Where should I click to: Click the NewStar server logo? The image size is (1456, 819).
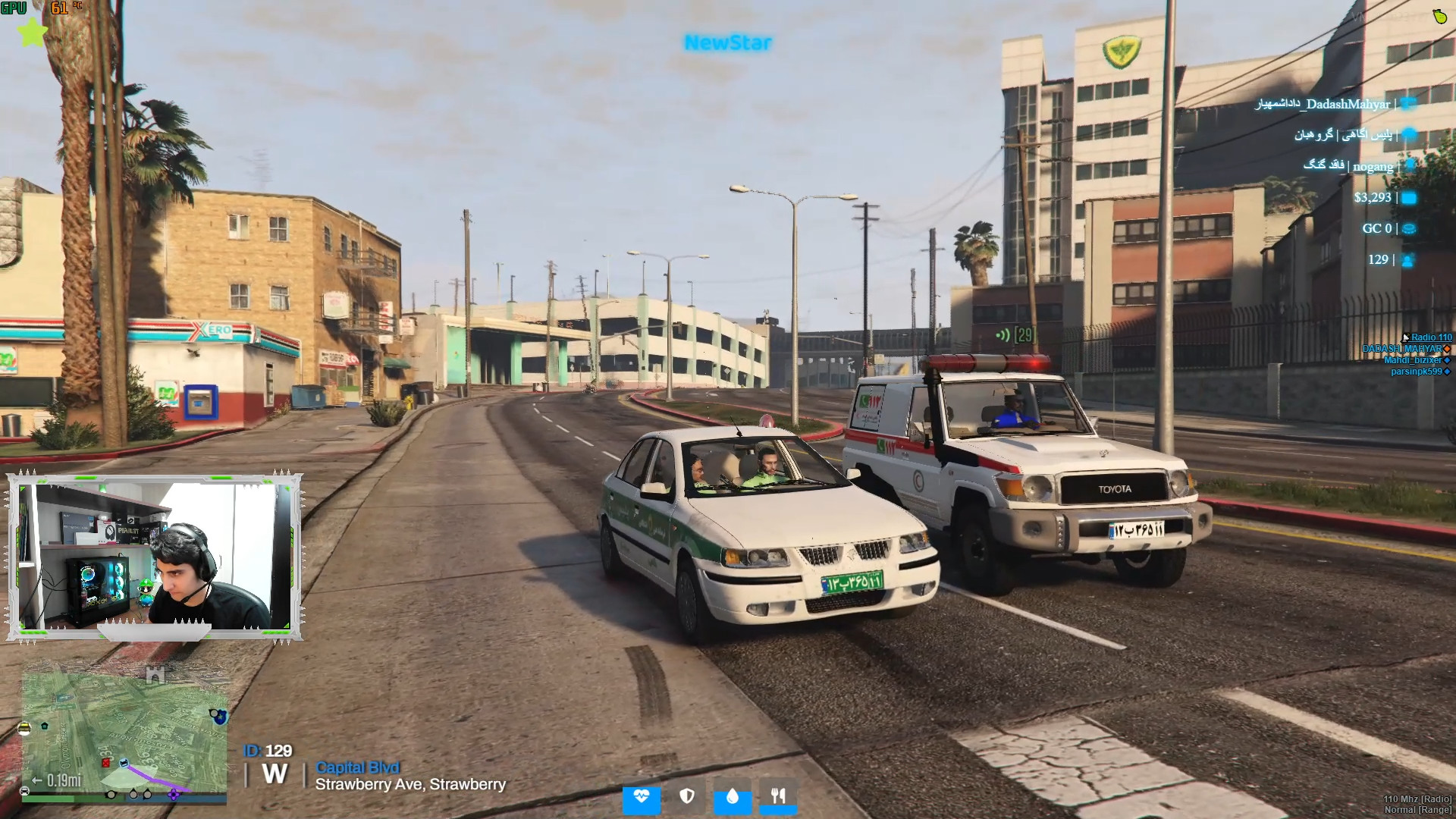point(728,42)
